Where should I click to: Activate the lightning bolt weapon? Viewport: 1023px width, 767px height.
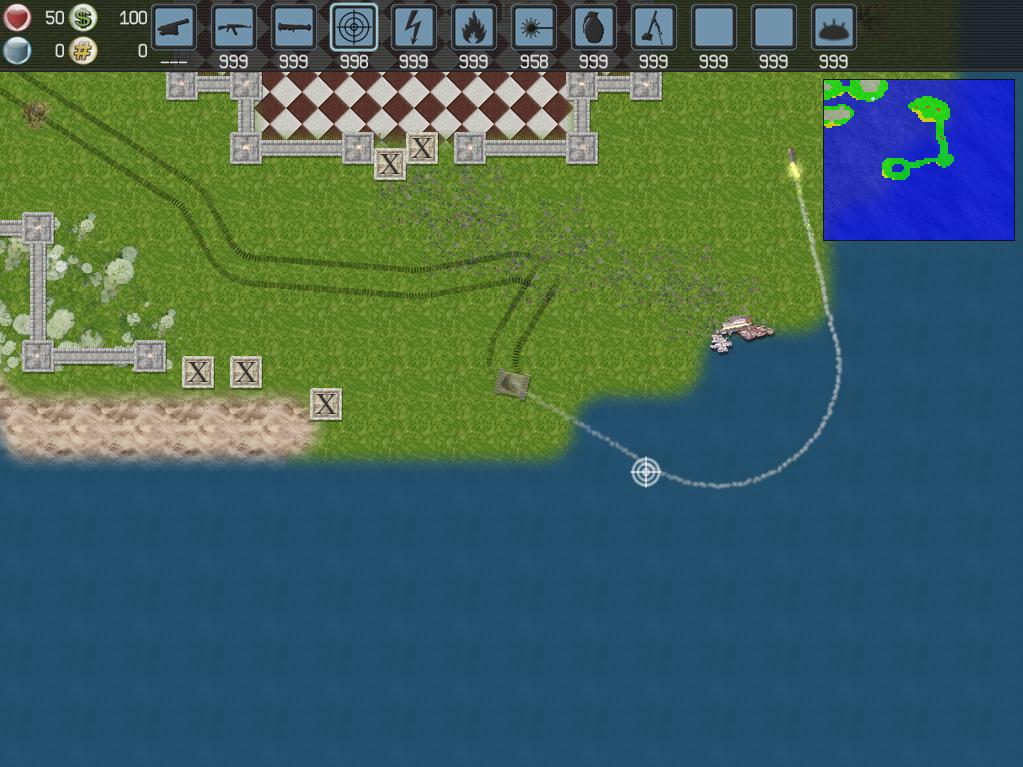click(x=414, y=28)
